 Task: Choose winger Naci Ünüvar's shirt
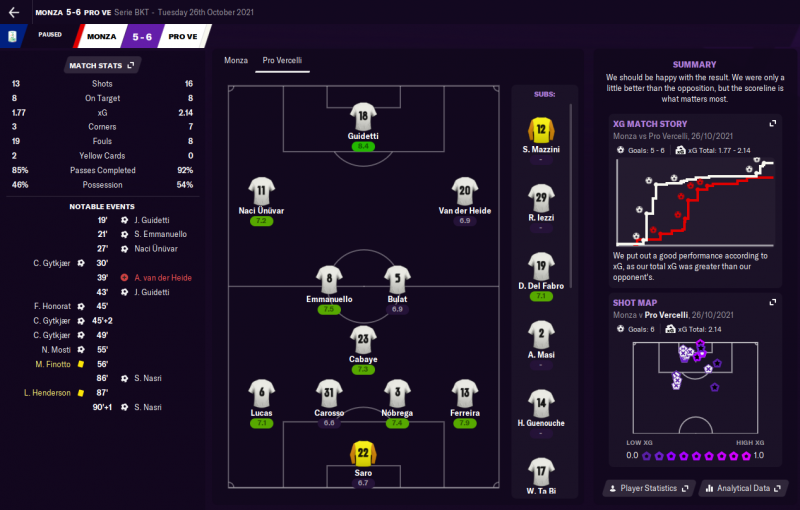(261, 190)
